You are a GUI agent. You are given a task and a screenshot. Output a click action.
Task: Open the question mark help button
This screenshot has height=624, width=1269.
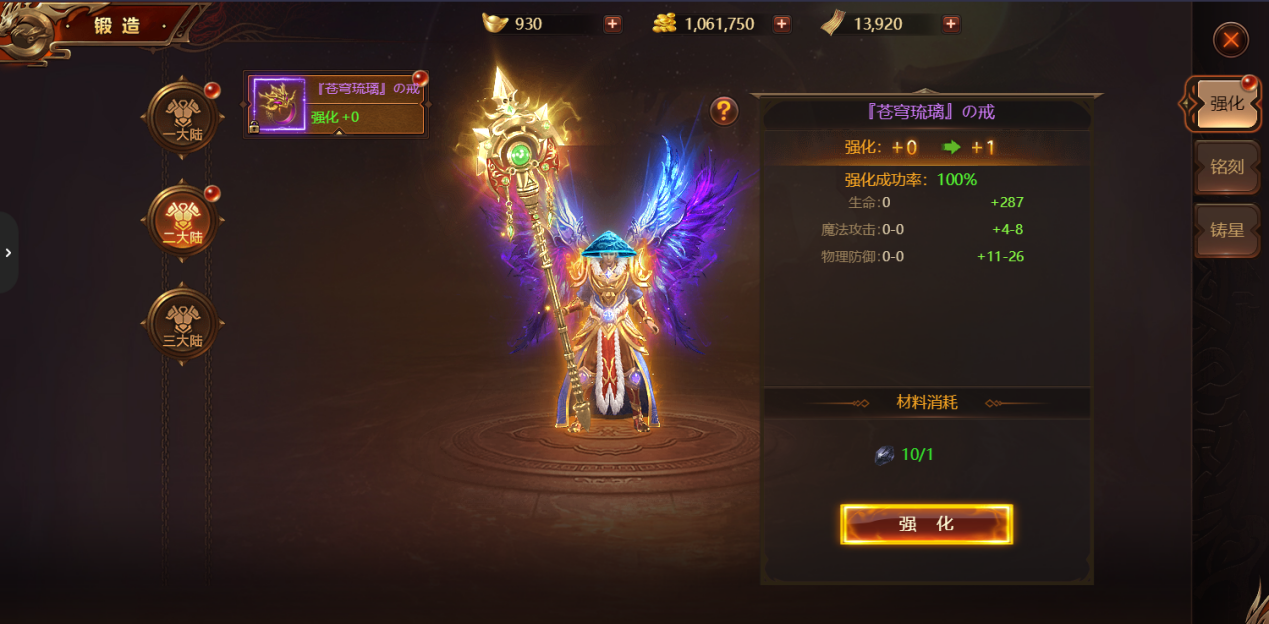pos(724,111)
